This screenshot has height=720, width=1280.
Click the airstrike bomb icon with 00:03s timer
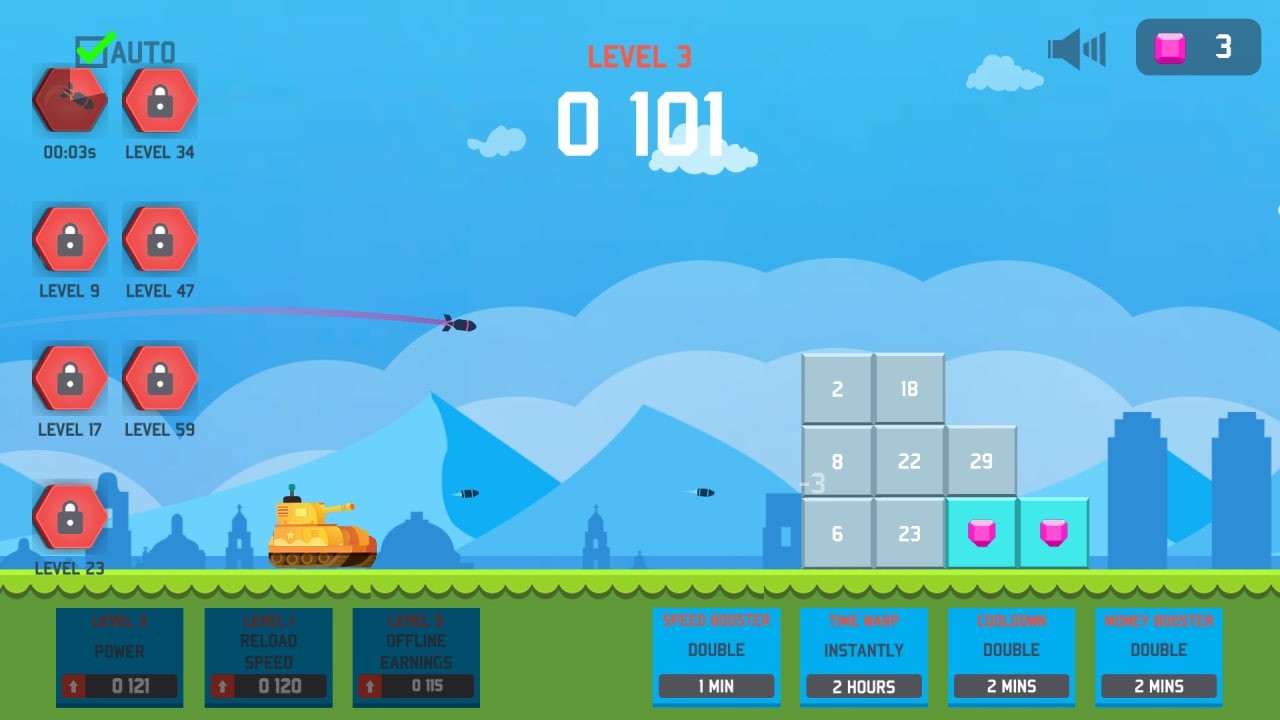coord(69,100)
